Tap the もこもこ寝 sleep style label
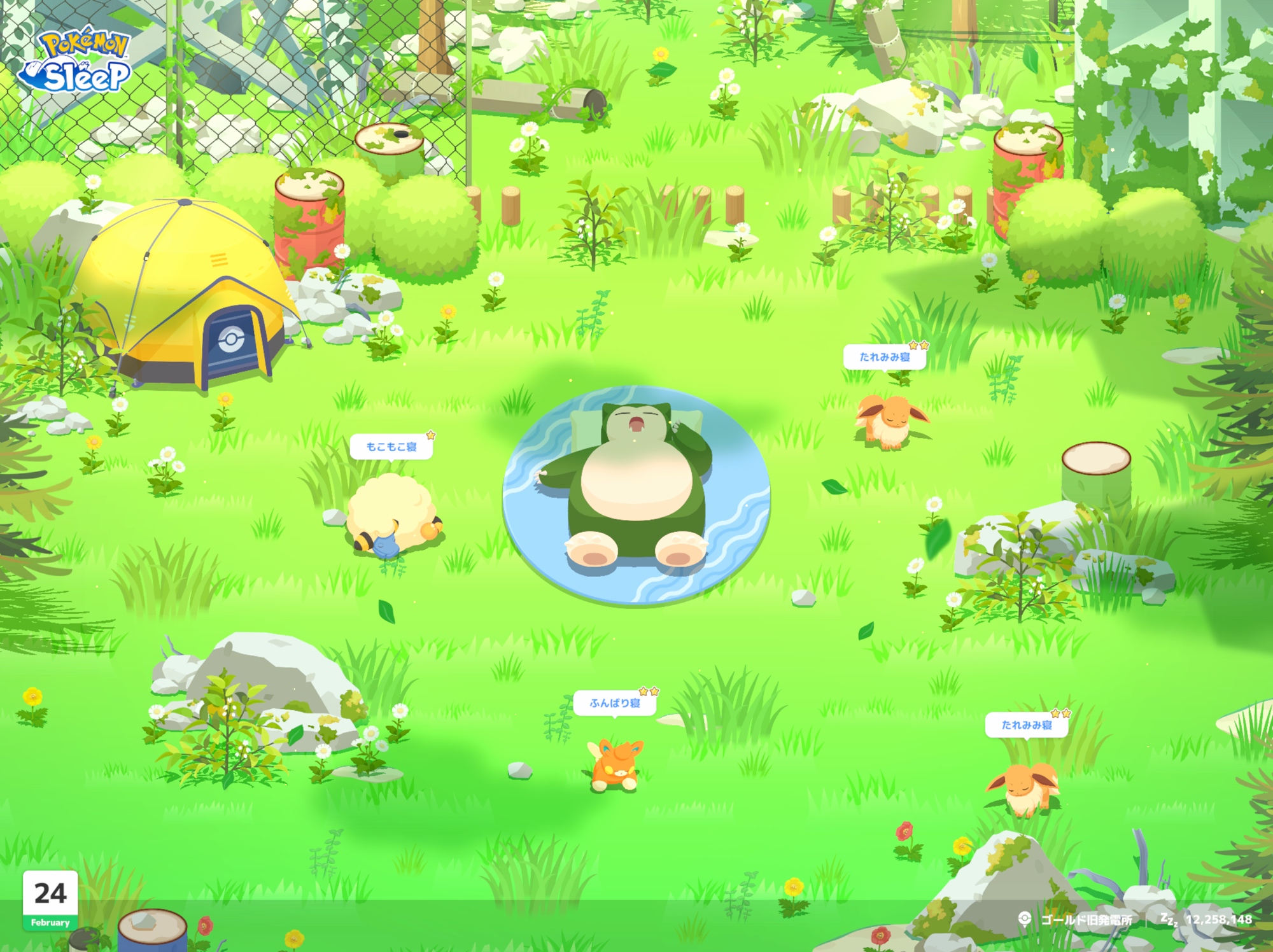1273x952 pixels. tap(391, 447)
